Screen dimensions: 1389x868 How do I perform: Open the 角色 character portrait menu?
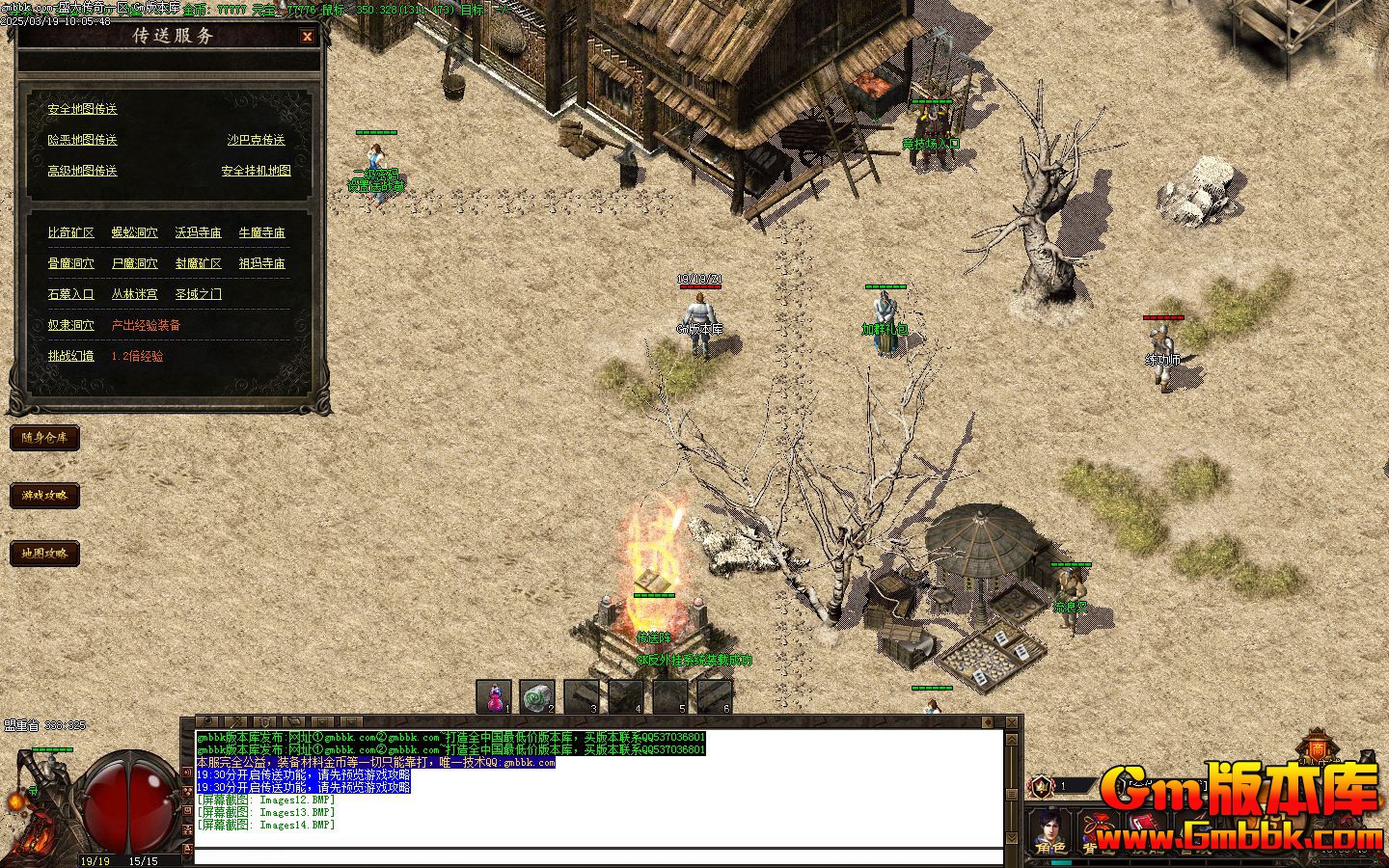pyautogui.click(x=1049, y=831)
